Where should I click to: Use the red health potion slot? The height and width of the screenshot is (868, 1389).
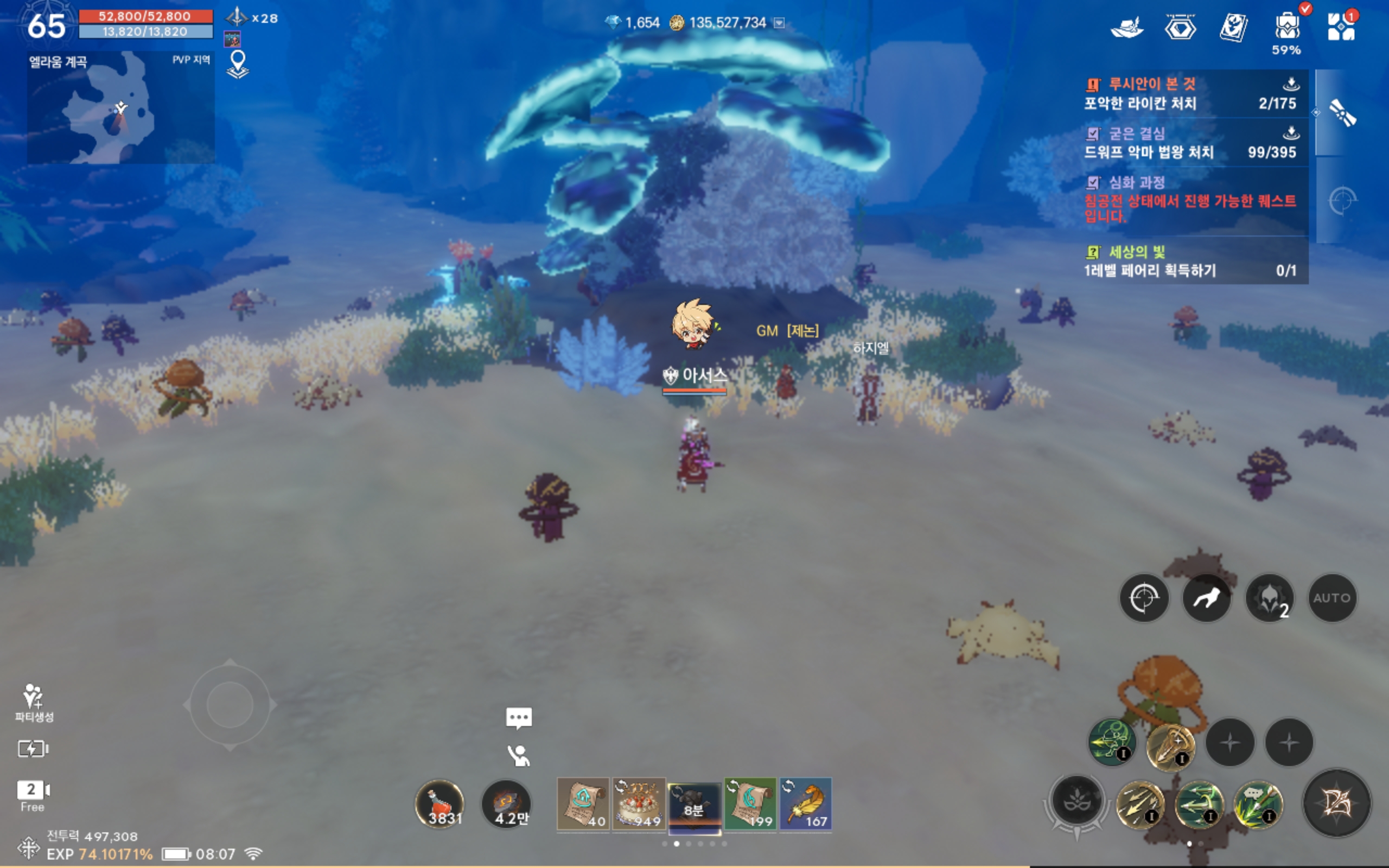(x=439, y=803)
